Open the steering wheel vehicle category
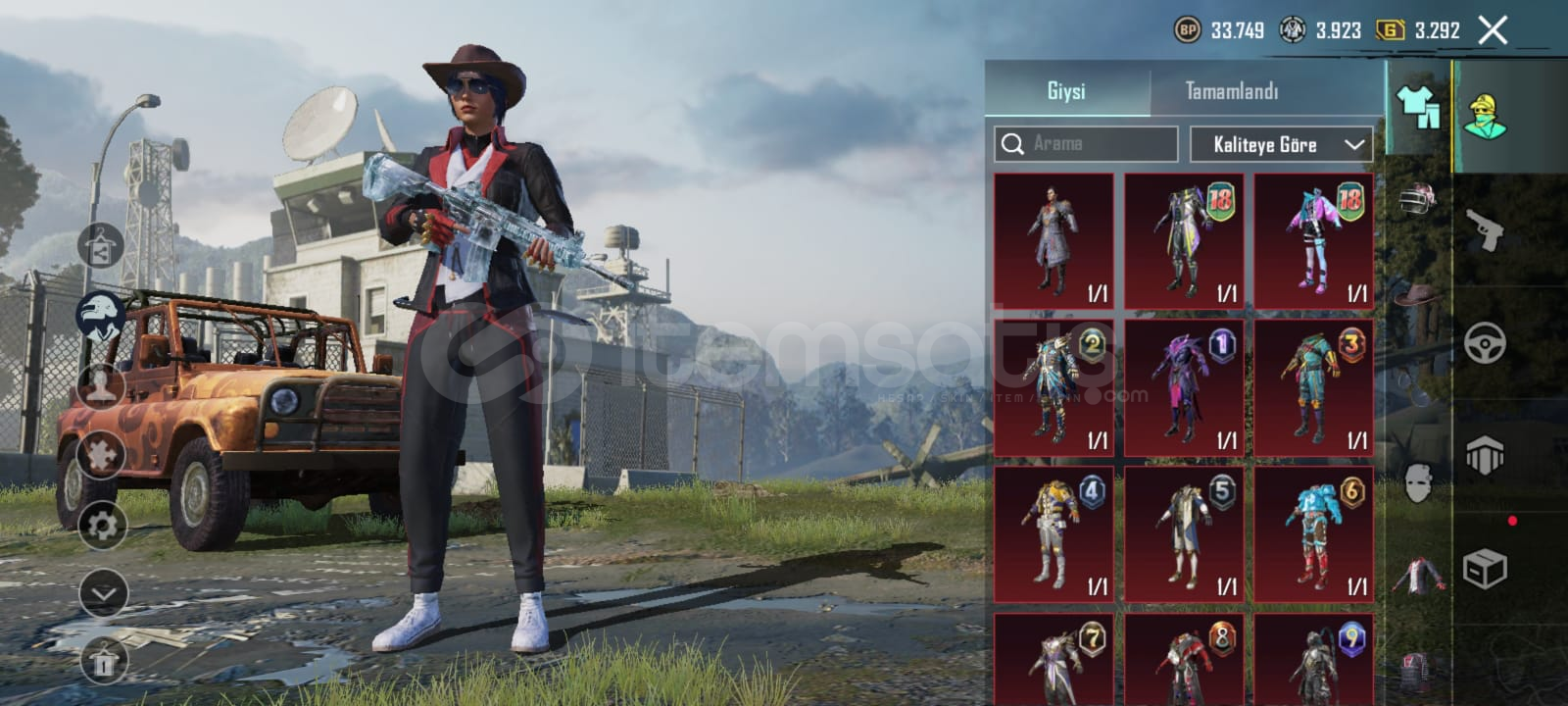Image resolution: width=1568 pixels, height=706 pixels. tap(1485, 343)
